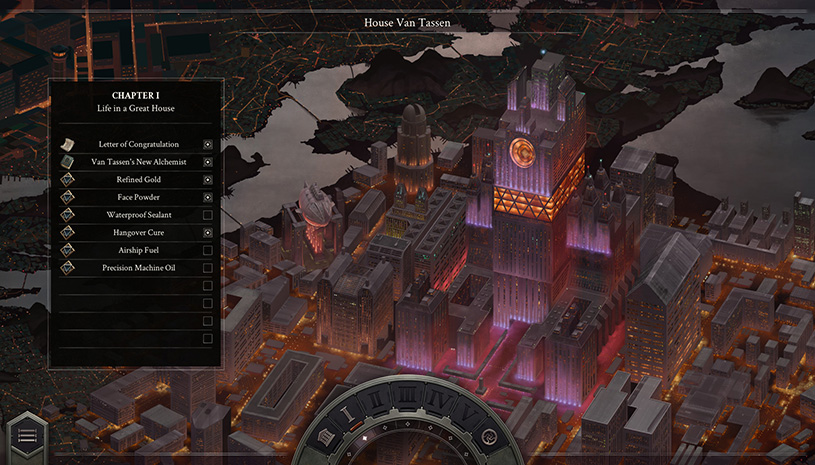Start the Waterproof Sealant puzzle
The height and width of the screenshot is (465, 815).
click(138, 215)
